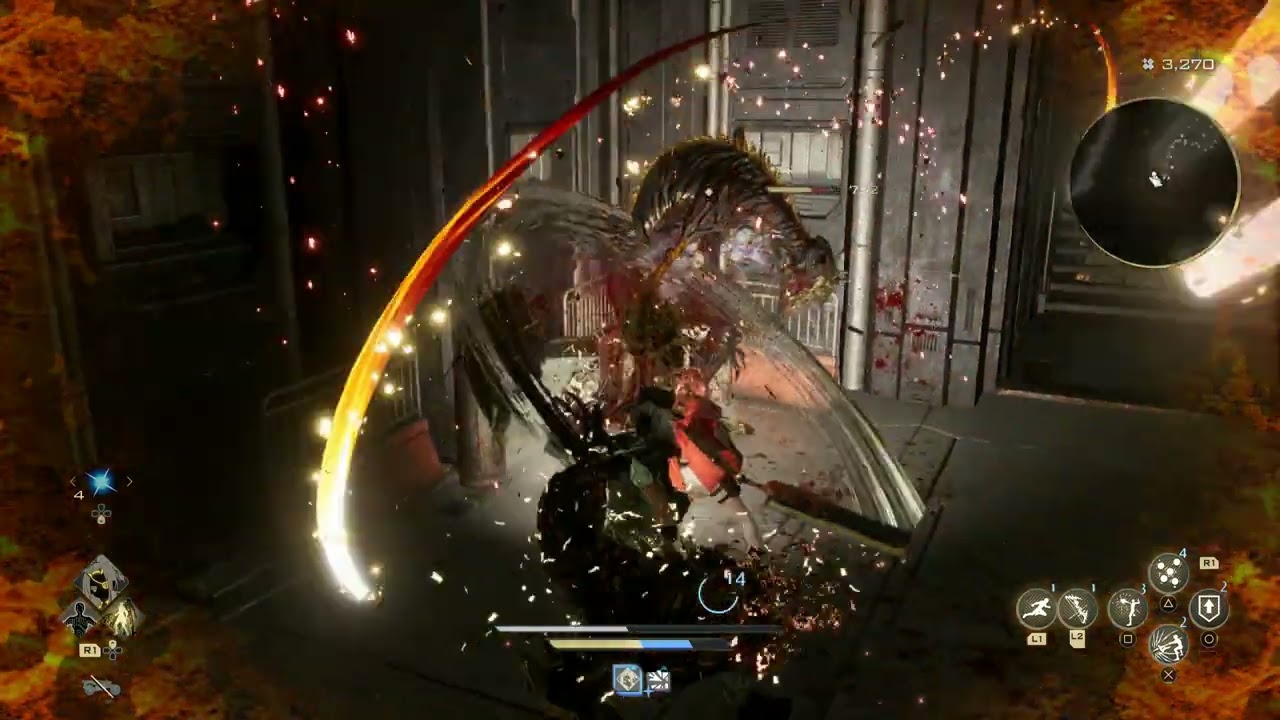Trigger the multi-projectile skill beside R1
Image resolution: width=1280 pixels, height=720 pixels.
1169,571
